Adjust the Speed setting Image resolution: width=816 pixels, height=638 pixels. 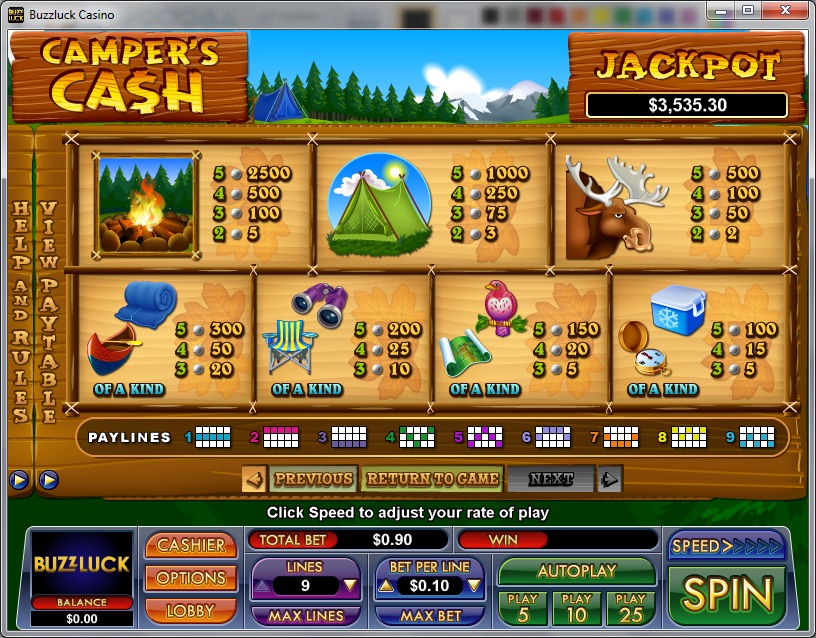pyautogui.click(x=727, y=546)
